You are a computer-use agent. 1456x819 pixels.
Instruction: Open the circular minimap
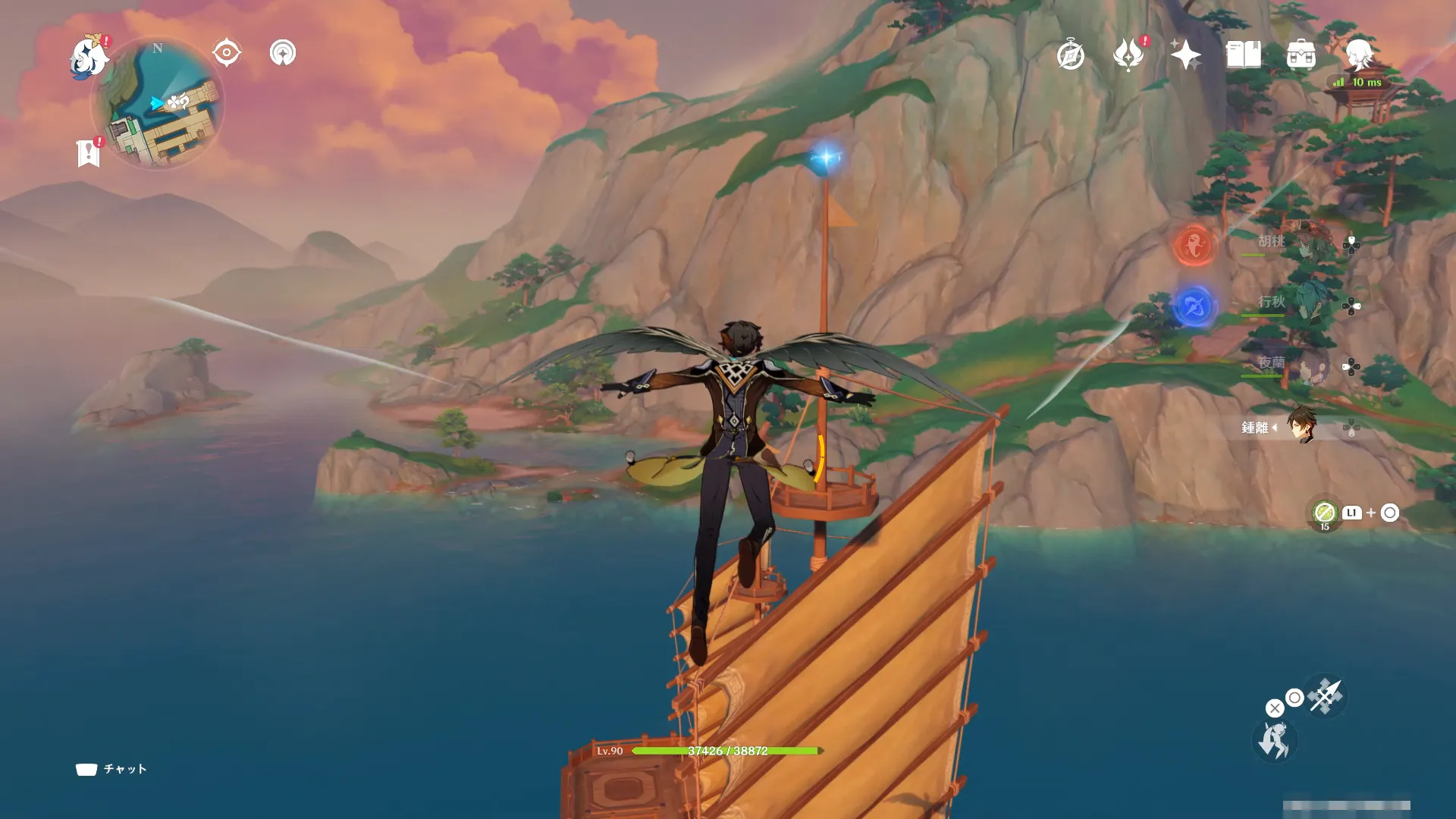click(158, 105)
